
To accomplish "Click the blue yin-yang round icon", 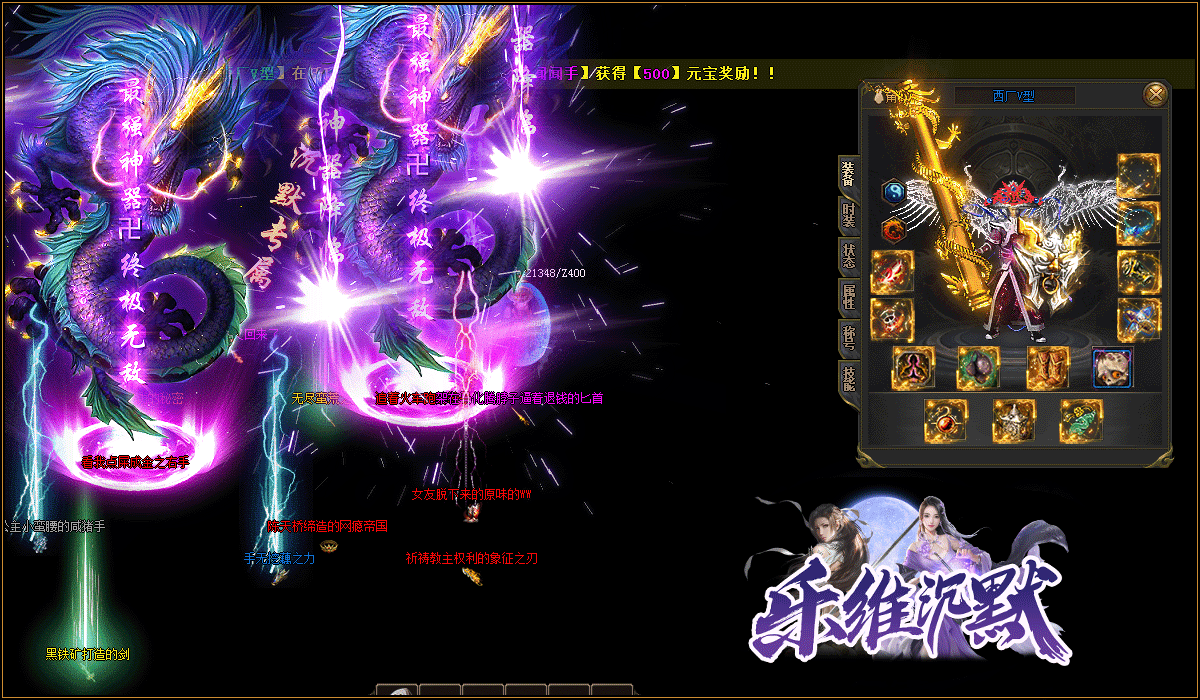I will pos(893,192).
